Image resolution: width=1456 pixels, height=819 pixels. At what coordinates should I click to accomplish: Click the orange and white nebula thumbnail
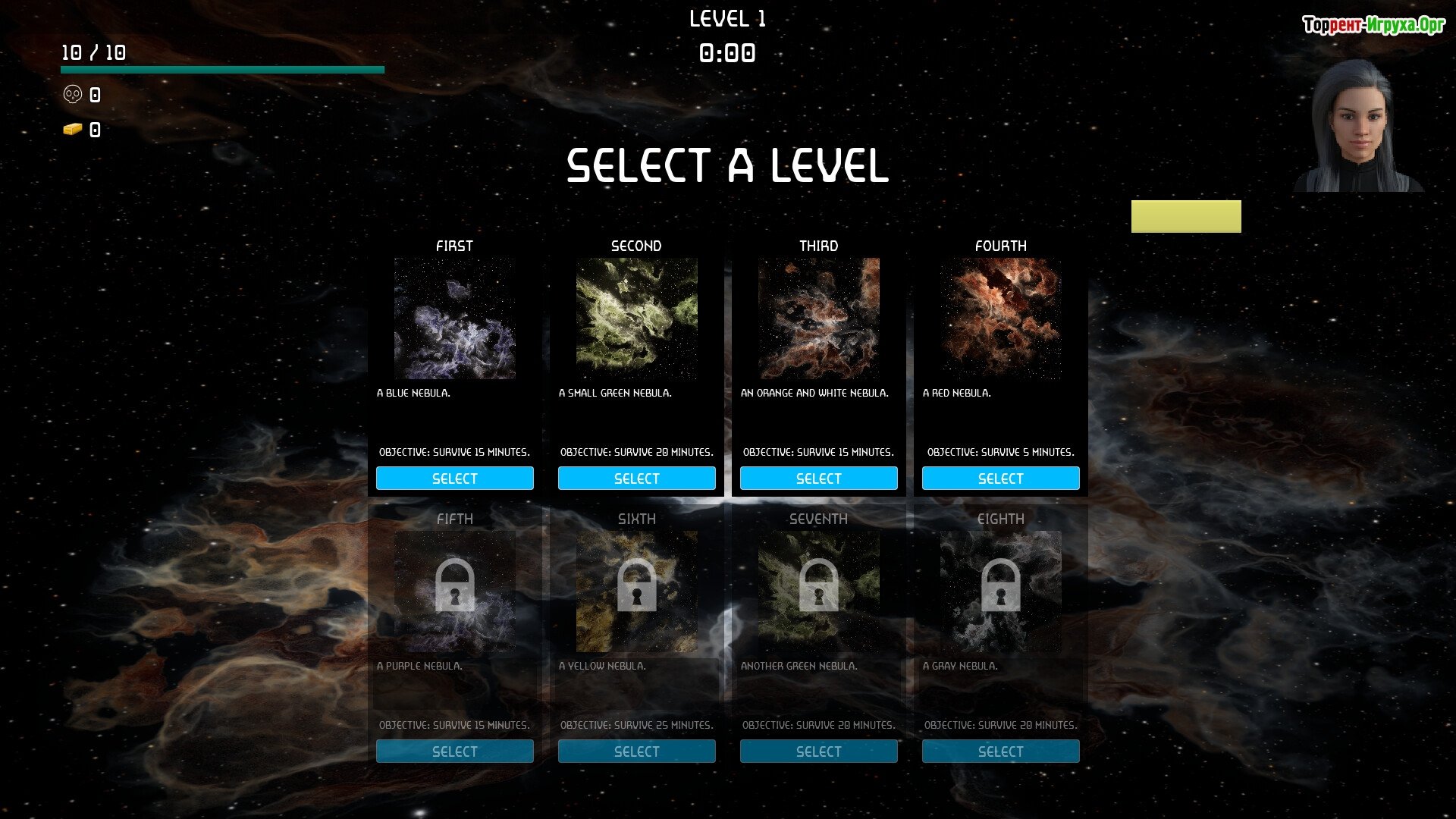818,318
